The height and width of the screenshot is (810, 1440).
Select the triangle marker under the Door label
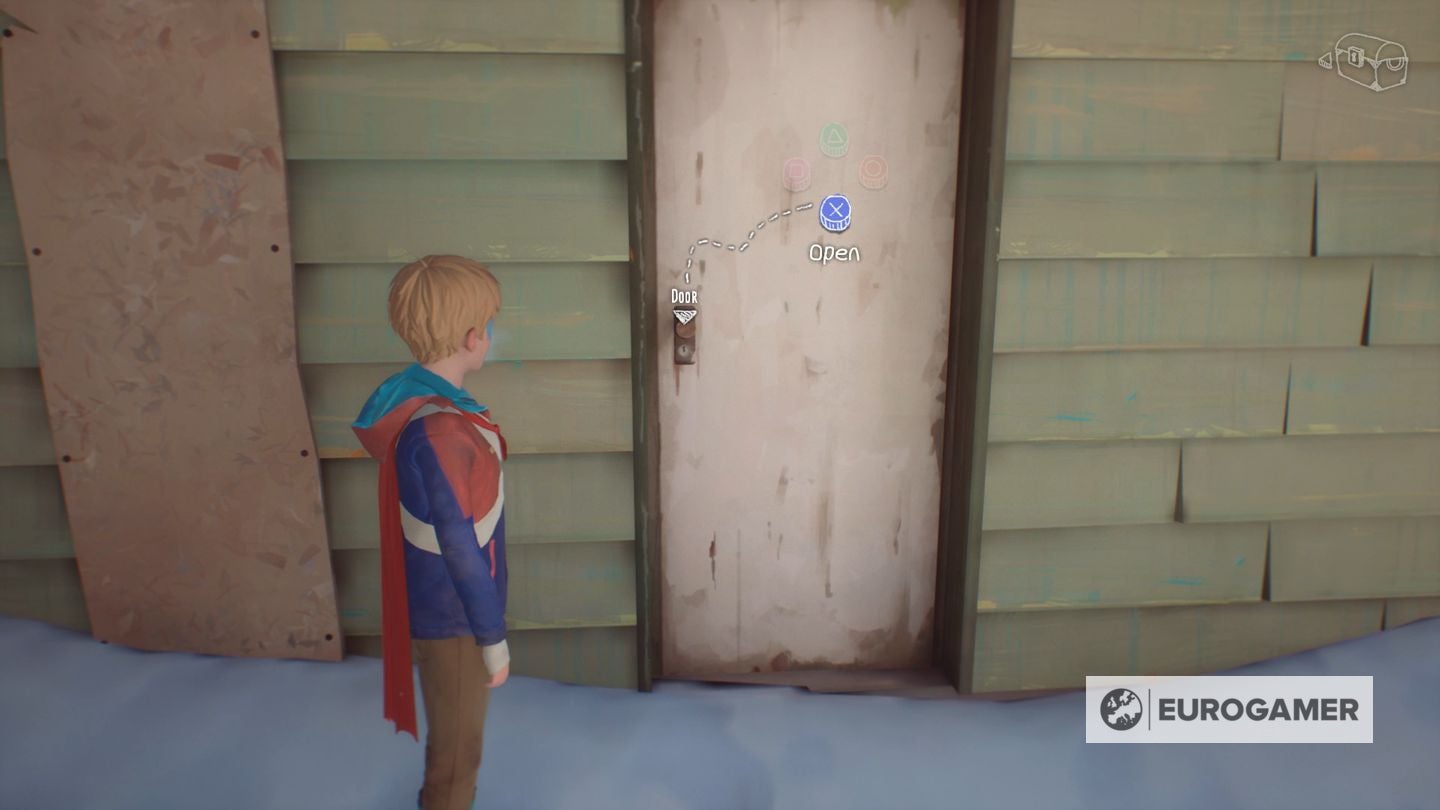click(684, 317)
